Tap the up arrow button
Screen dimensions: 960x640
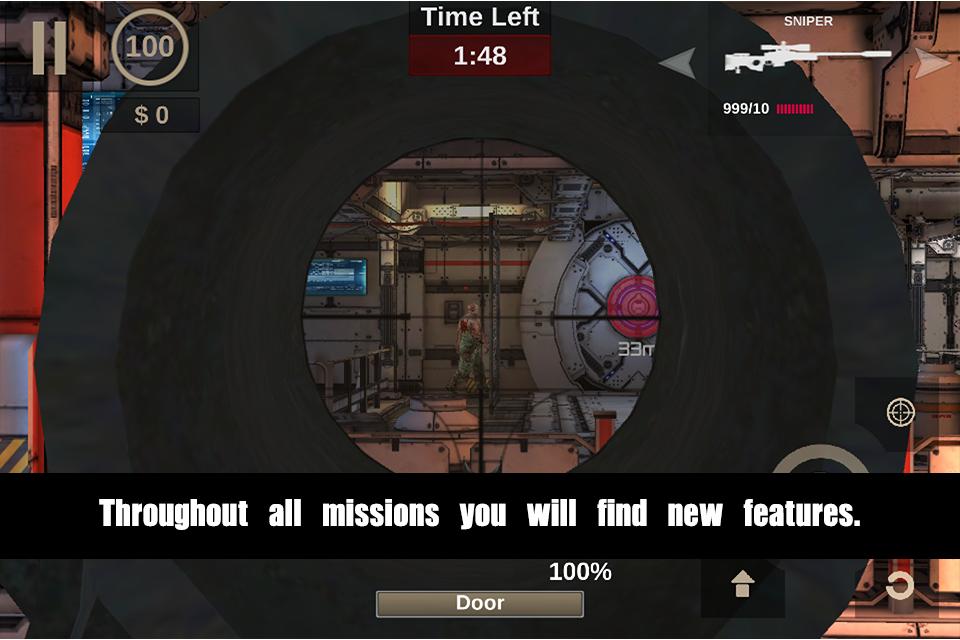click(x=742, y=584)
